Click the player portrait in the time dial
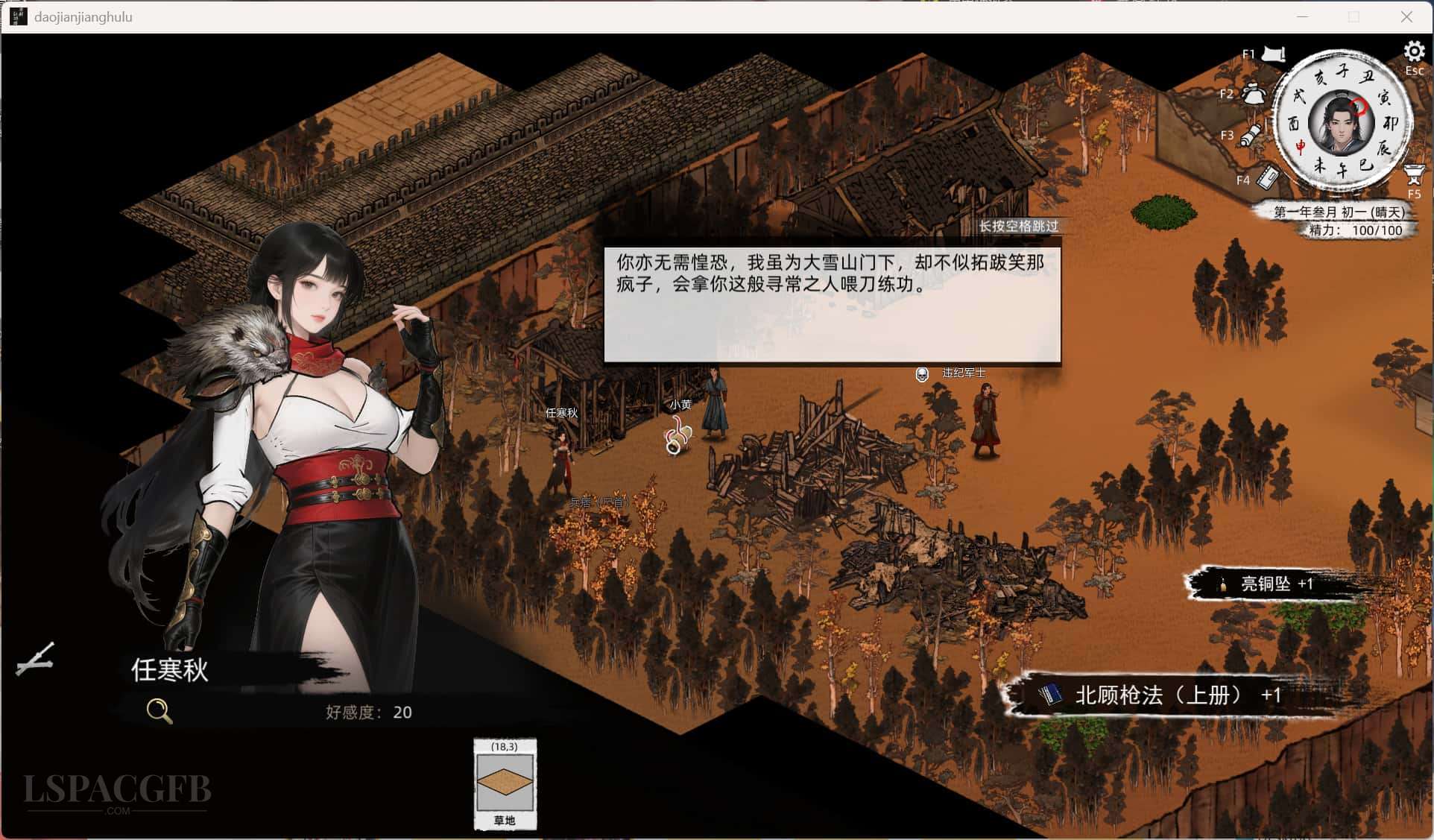1434x840 pixels. 1340,124
